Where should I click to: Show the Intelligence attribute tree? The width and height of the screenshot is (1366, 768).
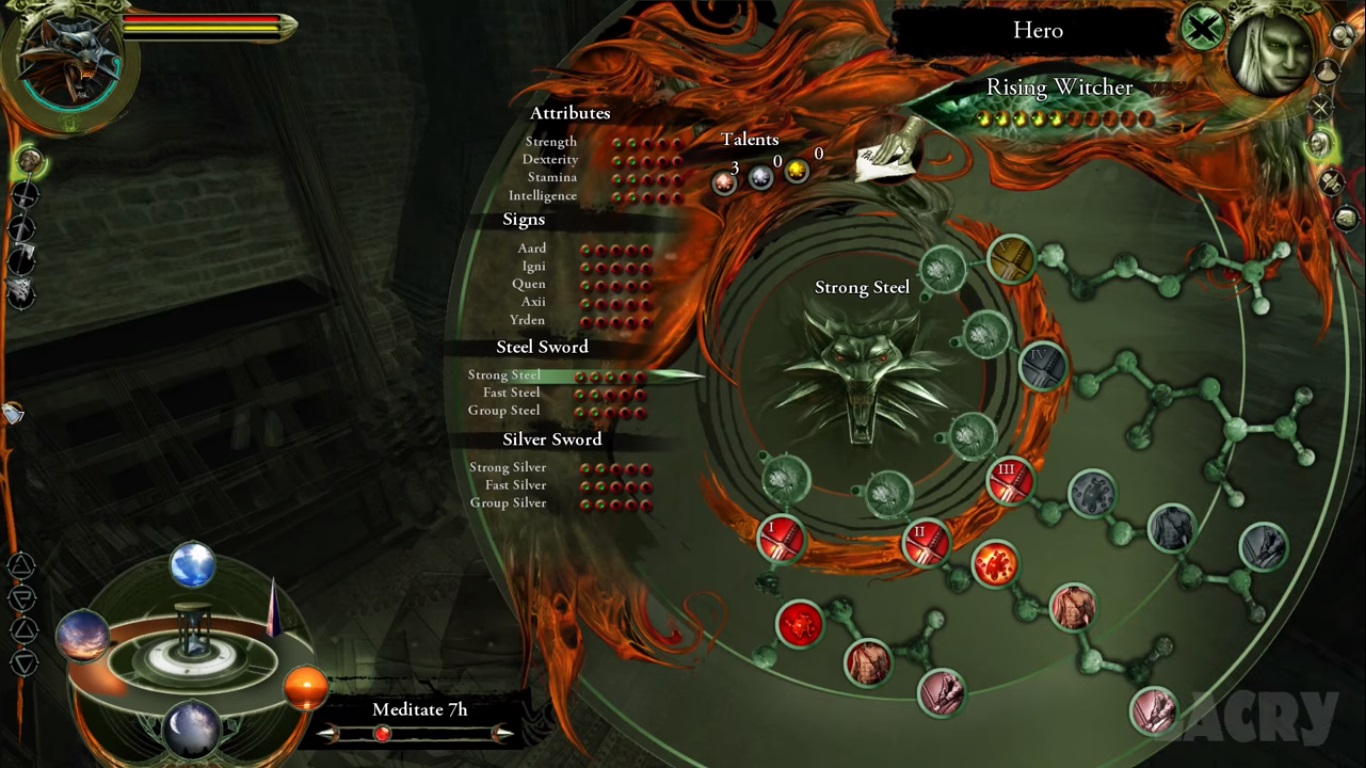point(542,196)
